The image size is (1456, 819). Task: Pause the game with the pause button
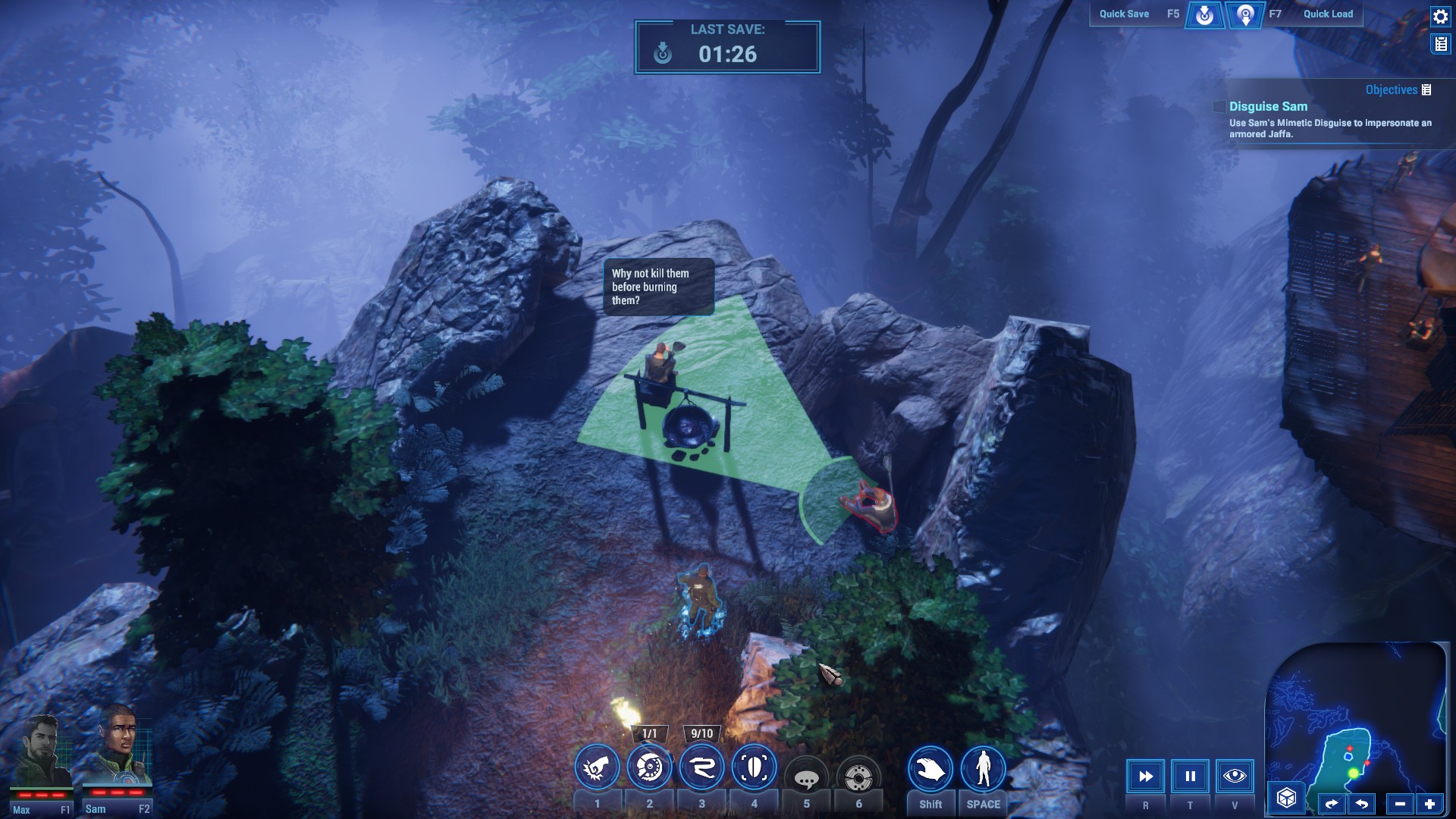1190,777
